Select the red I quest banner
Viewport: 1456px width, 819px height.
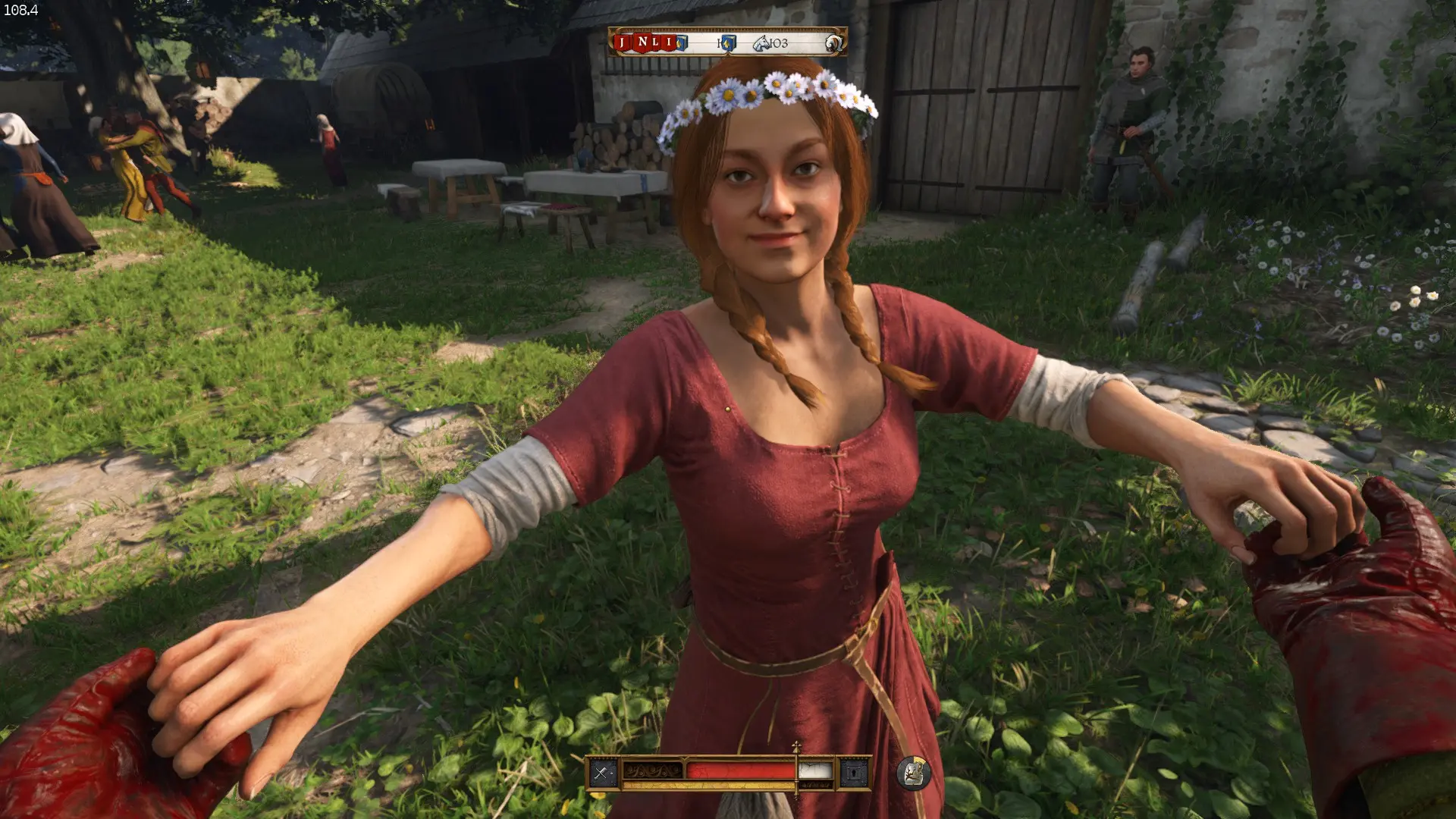point(669,42)
